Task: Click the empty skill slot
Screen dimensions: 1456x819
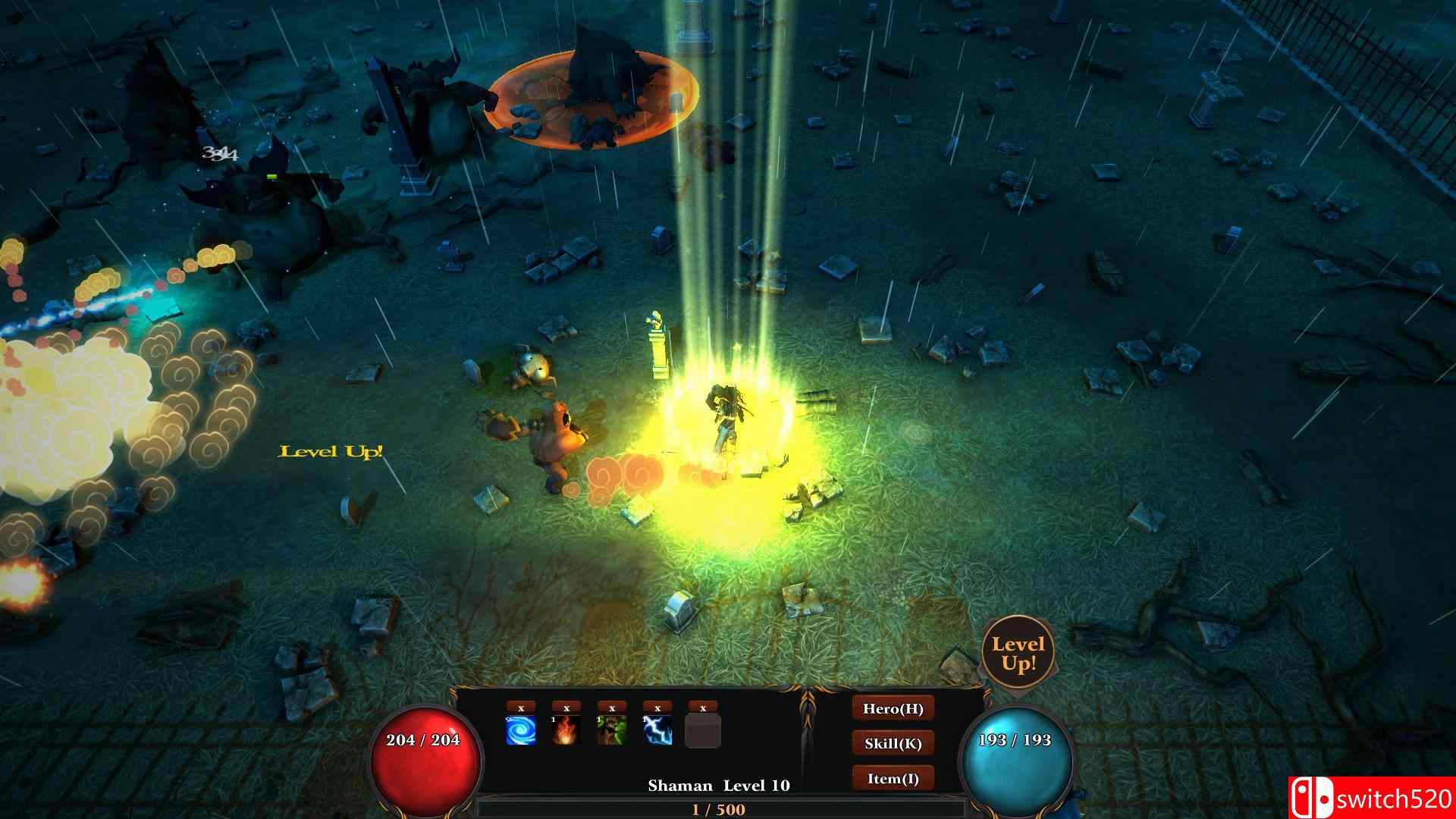Action: pyautogui.click(x=703, y=732)
